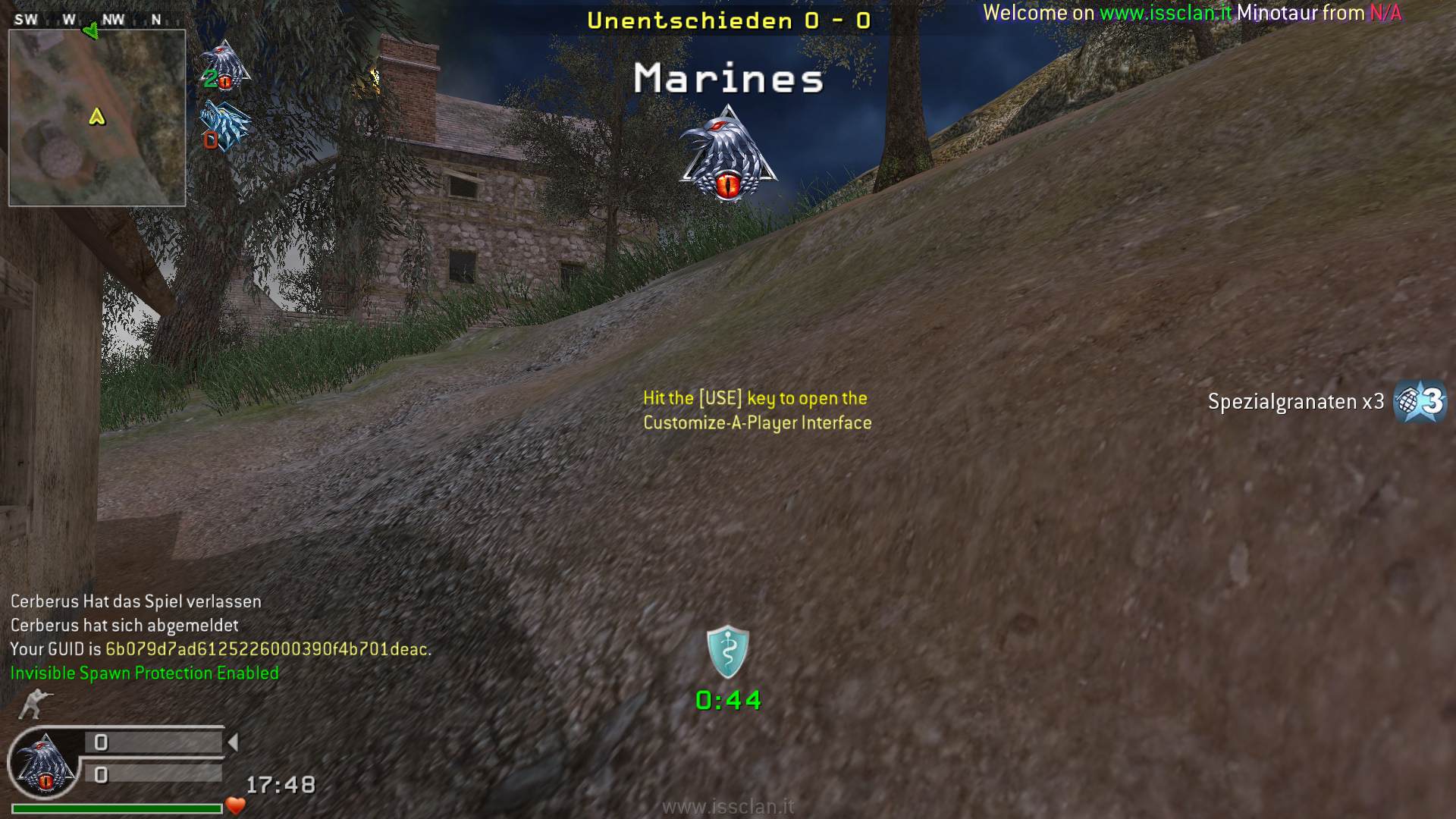
Task: Click the red heart health icon
Action: point(236,805)
